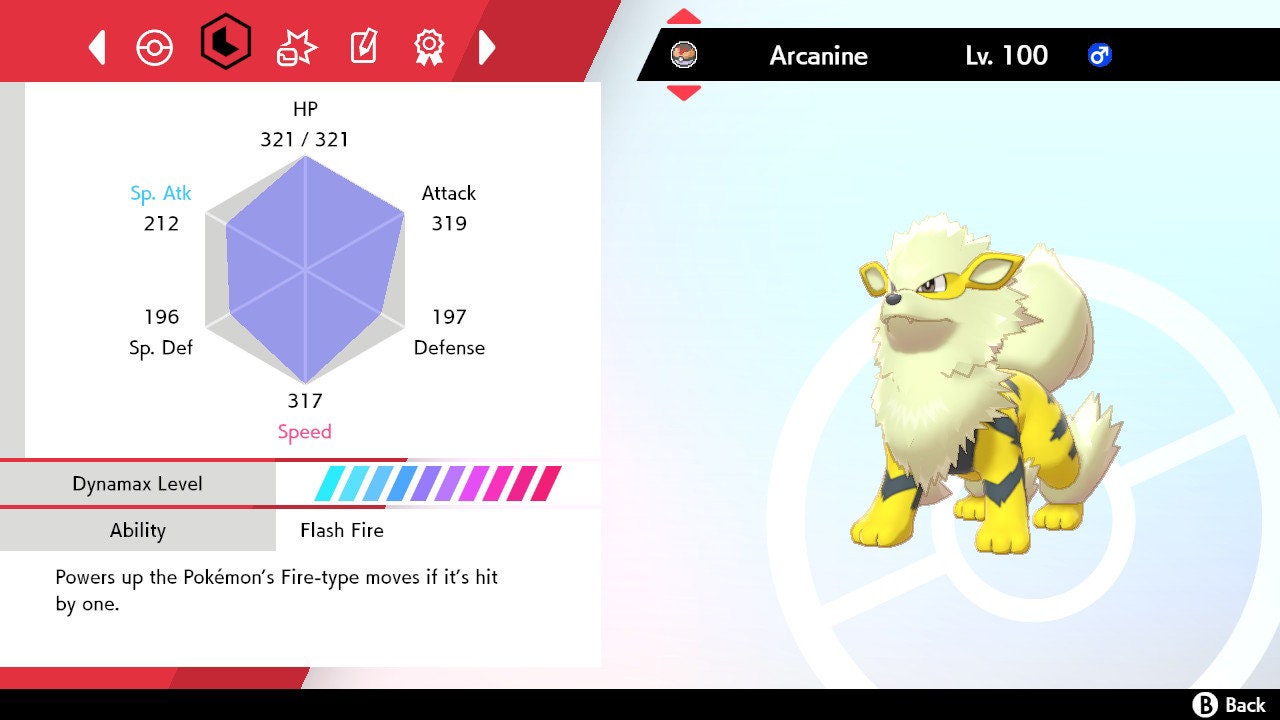Open the Pokémon info tab with the Poké Ball icon
1280x720 pixels.
(x=155, y=44)
